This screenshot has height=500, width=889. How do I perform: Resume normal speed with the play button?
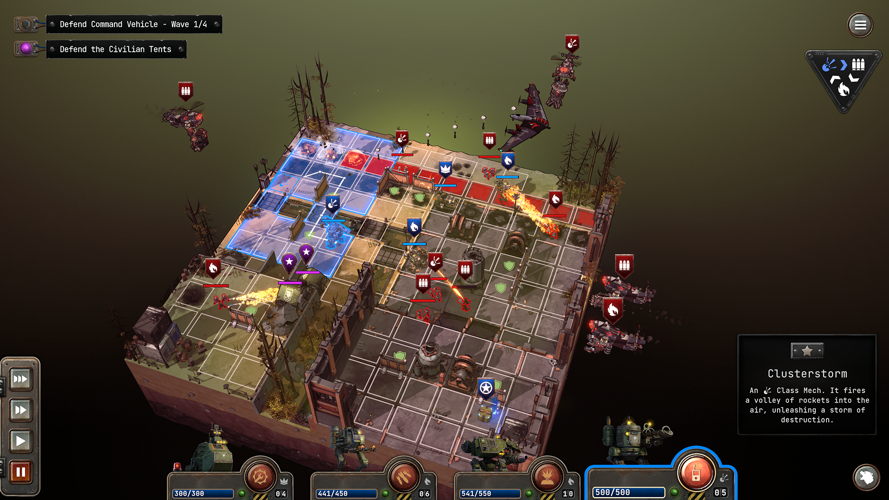[x=20, y=440]
